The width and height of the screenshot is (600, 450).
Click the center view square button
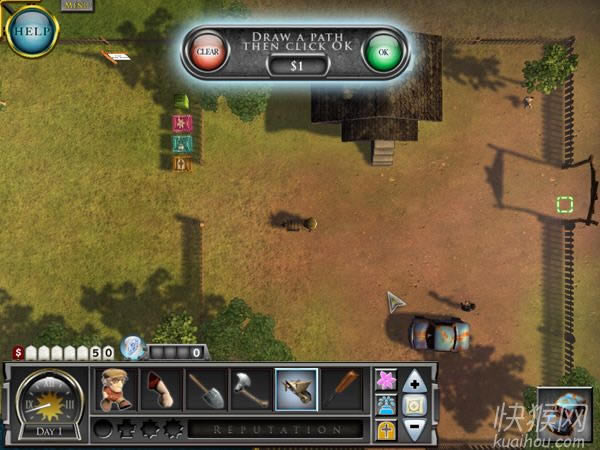pyautogui.click(x=415, y=405)
